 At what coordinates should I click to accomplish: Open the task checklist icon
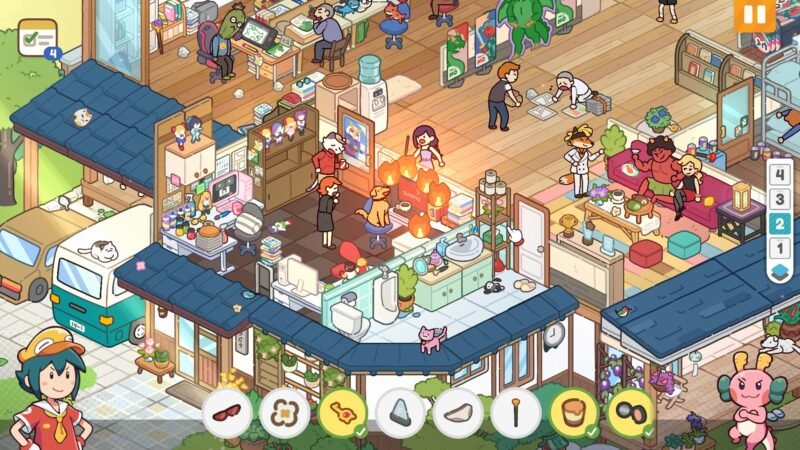[38, 39]
